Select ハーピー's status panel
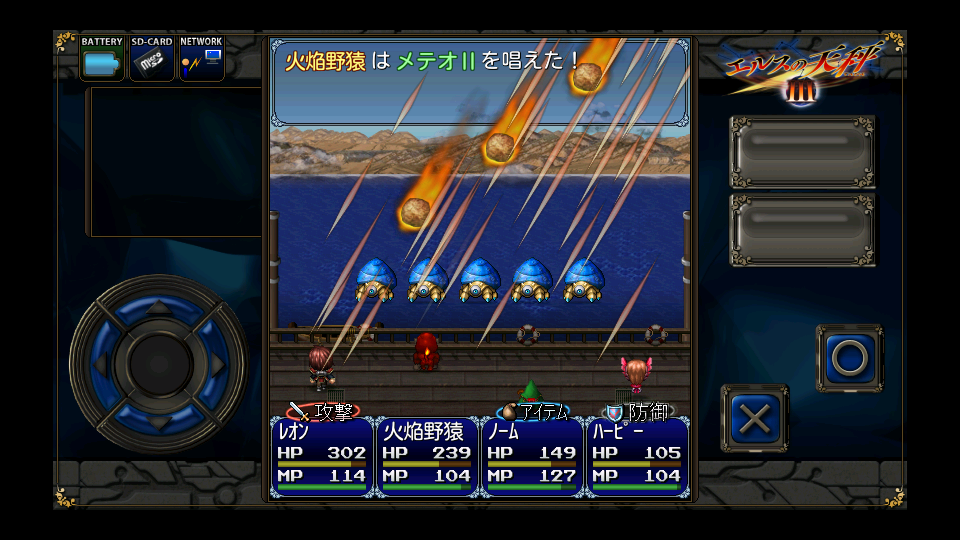The height and width of the screenshot is (540, 960). click(637, 457)
